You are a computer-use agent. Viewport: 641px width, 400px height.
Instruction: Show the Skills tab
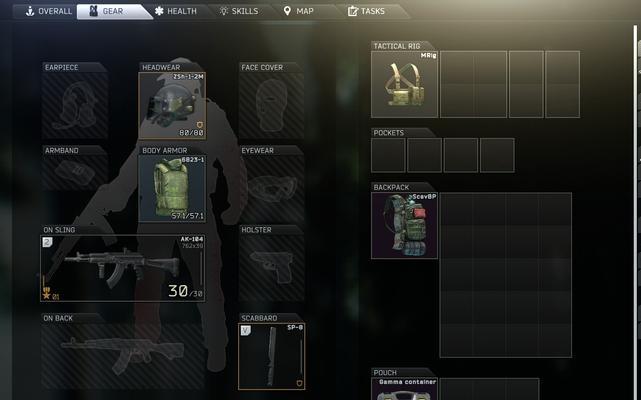tap(238, 11)
